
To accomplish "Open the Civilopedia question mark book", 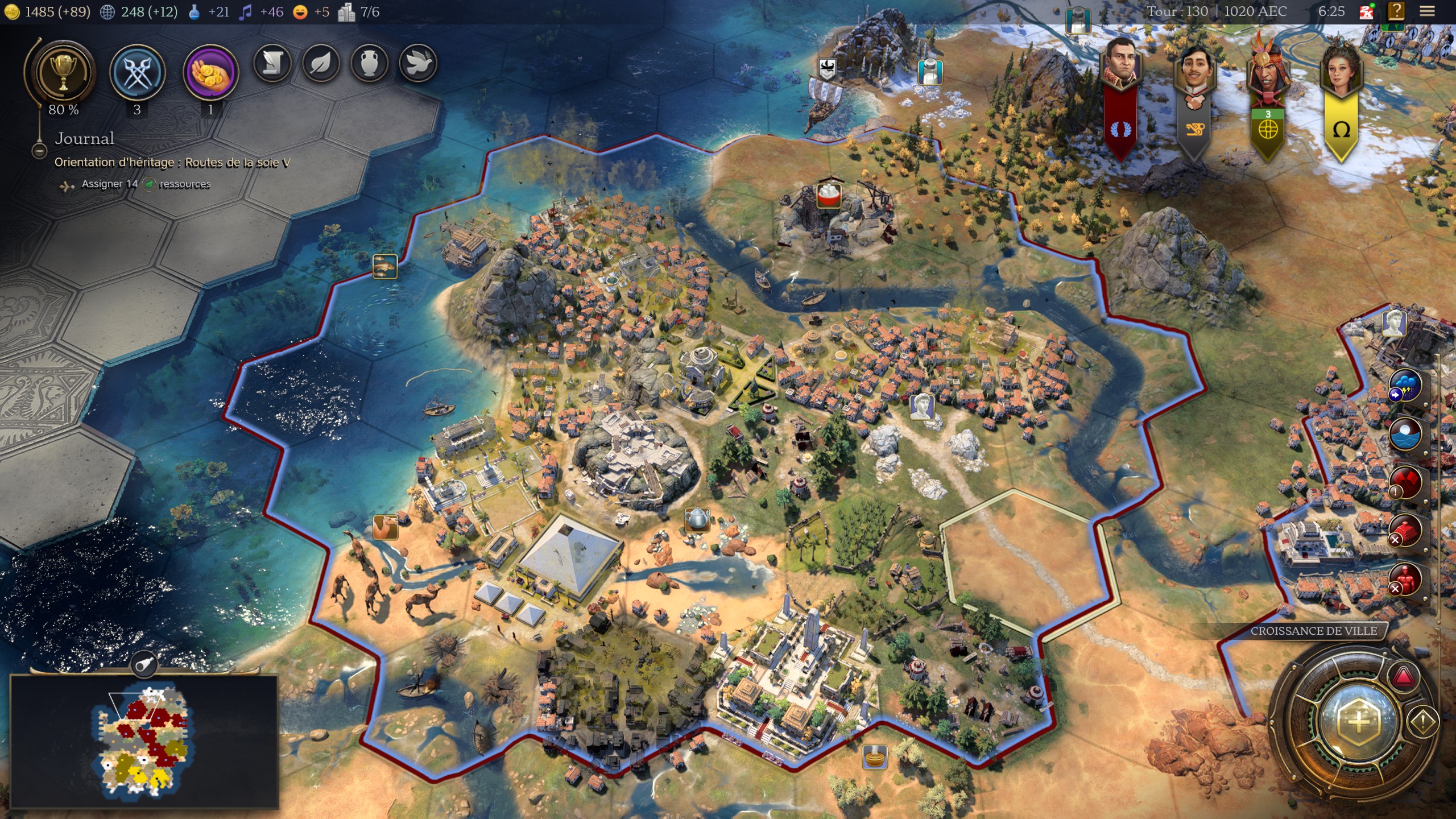I will pos(1396,11).
